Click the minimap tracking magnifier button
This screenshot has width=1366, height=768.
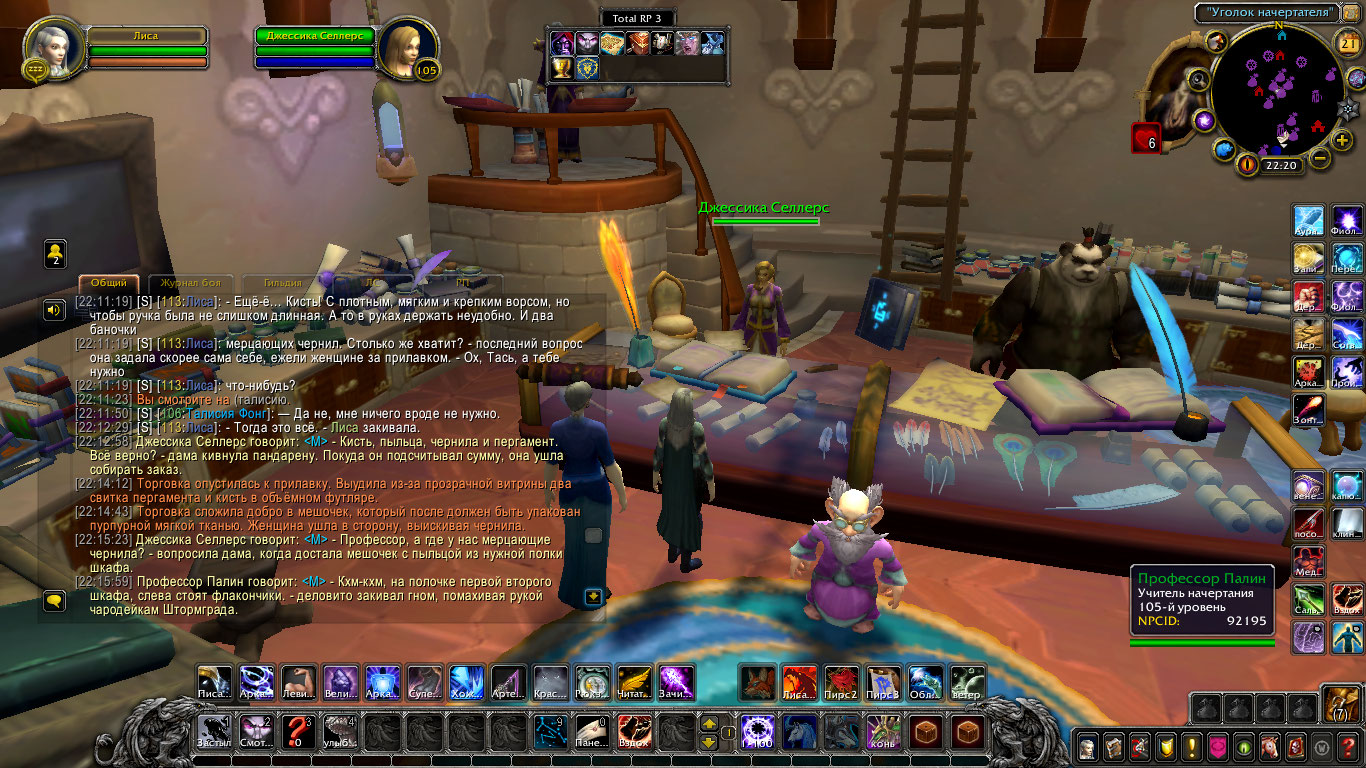[1197, 78]
